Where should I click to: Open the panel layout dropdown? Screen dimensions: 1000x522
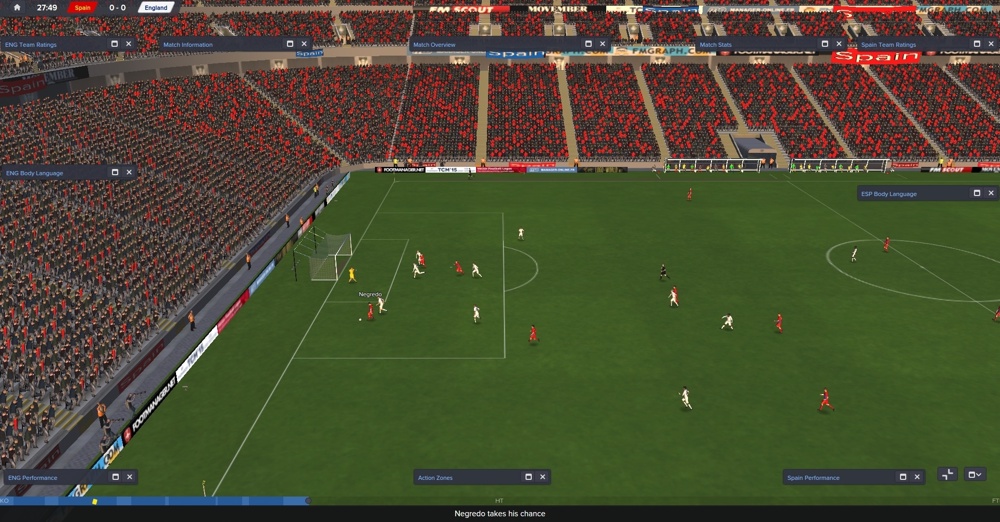tap(975, 474)
